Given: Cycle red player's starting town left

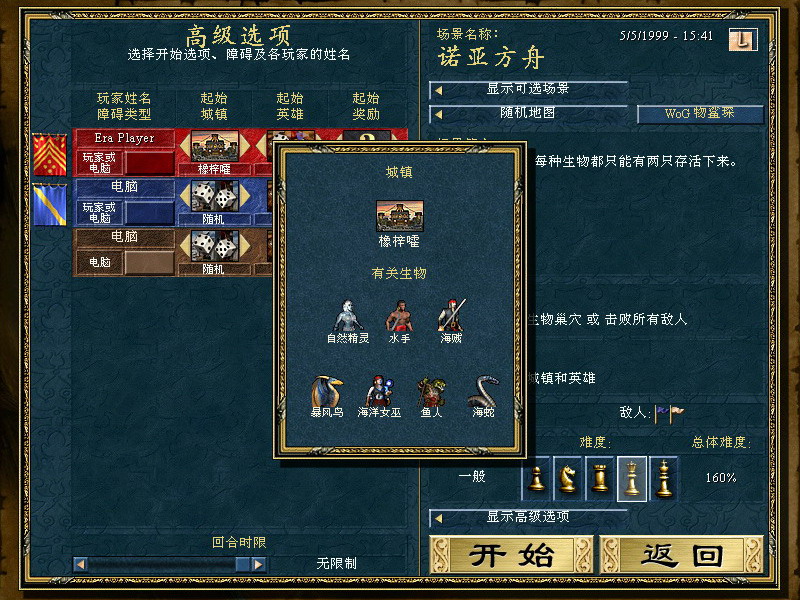Looking at the screenshot, I should tap(184, 148).
